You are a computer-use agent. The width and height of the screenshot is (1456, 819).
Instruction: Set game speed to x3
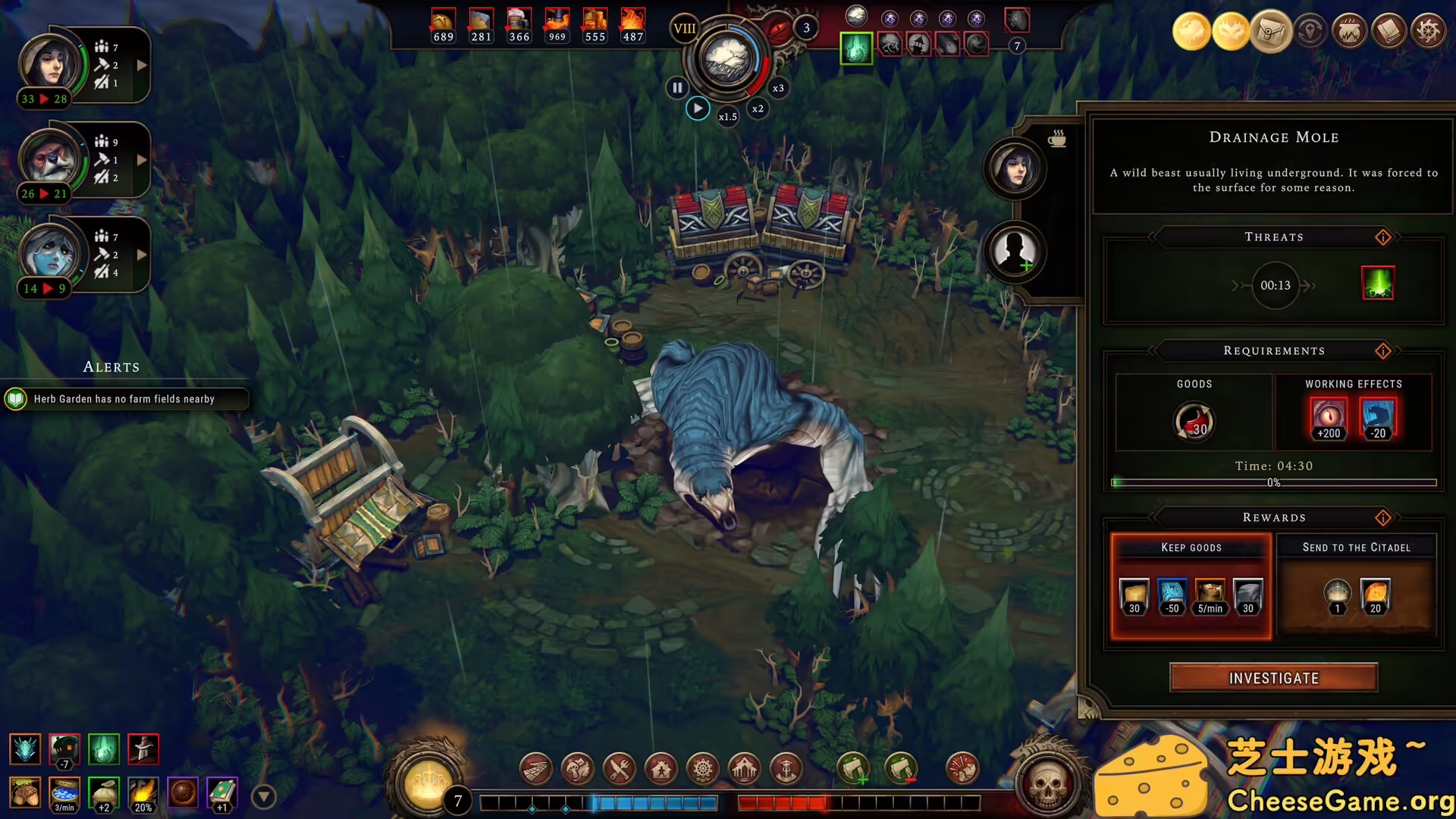point(778,88)
